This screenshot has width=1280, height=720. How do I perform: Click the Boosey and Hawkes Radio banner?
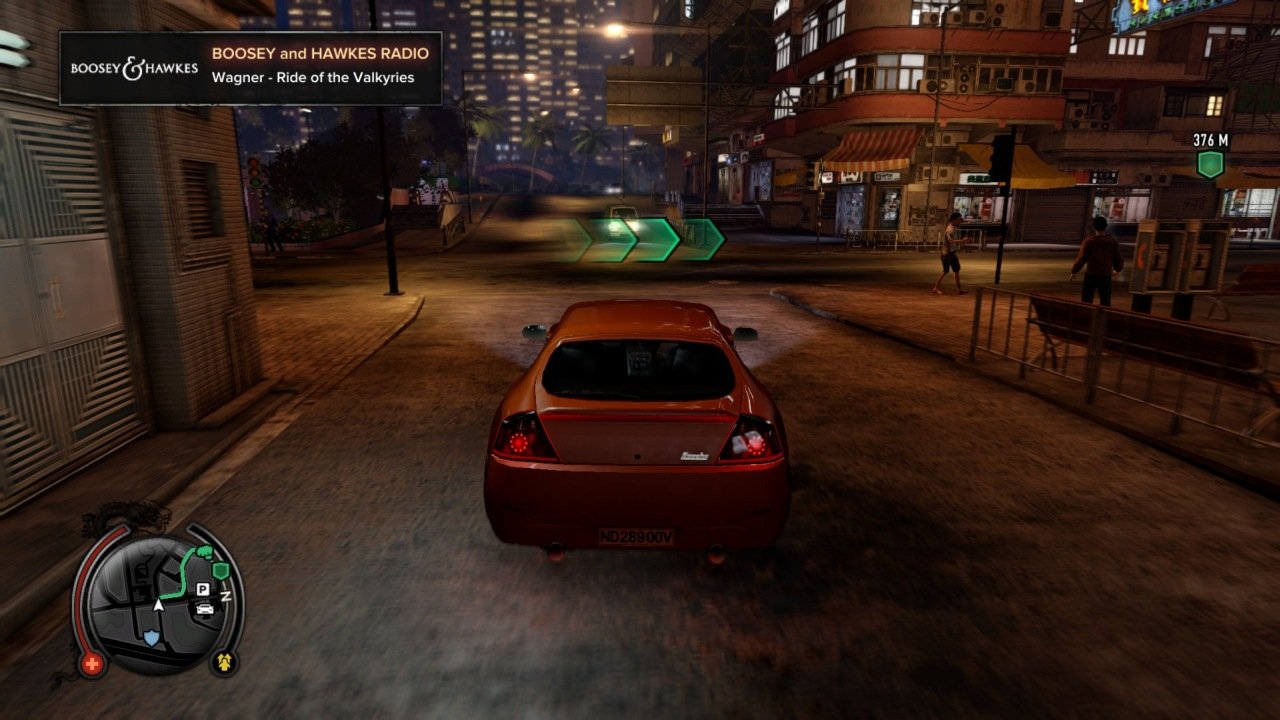250,68
